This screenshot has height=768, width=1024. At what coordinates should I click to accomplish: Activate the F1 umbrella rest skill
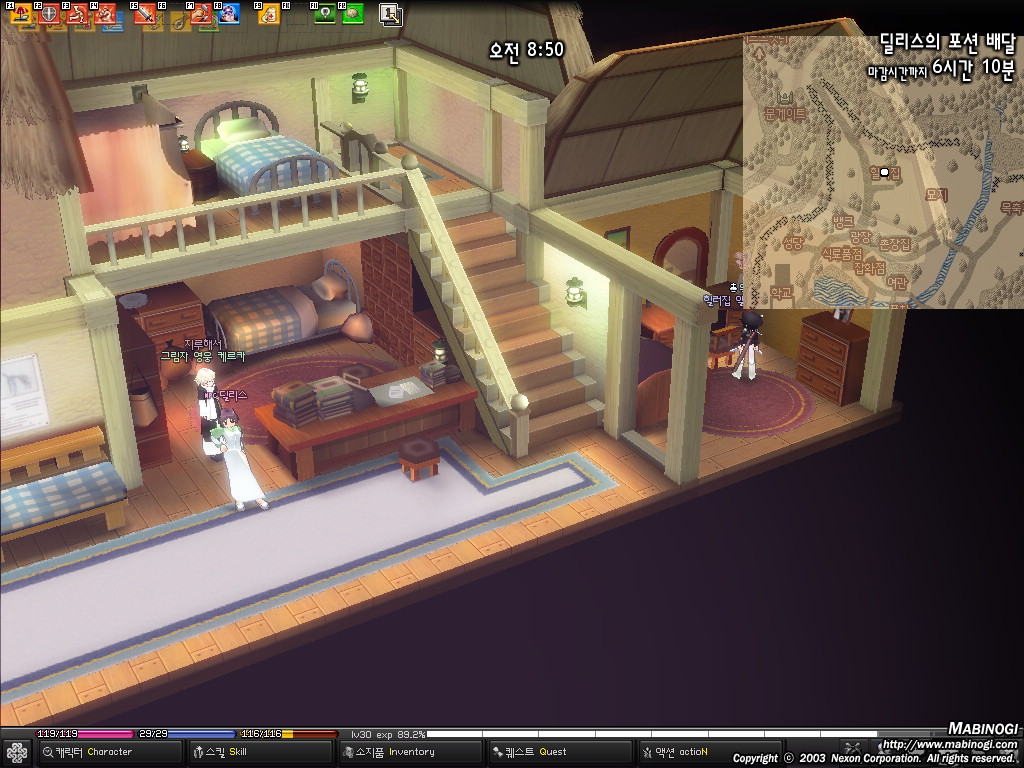click(x=20, y=14)
